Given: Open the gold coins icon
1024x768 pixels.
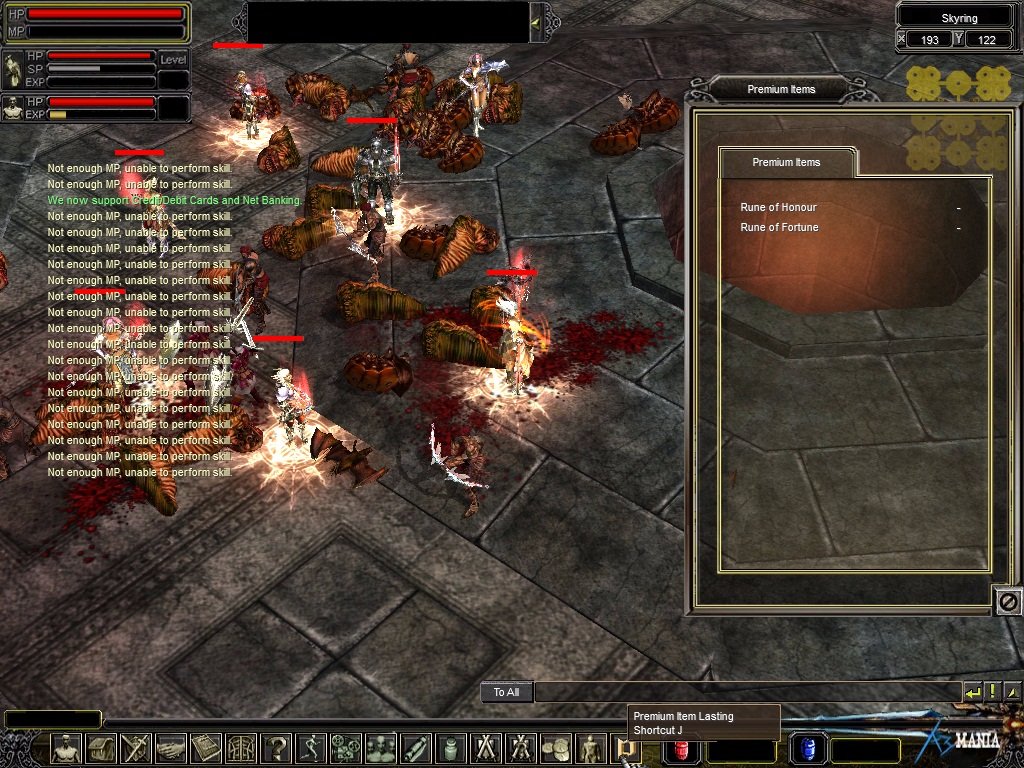Looking at the screenshot, I should [556, 748].
